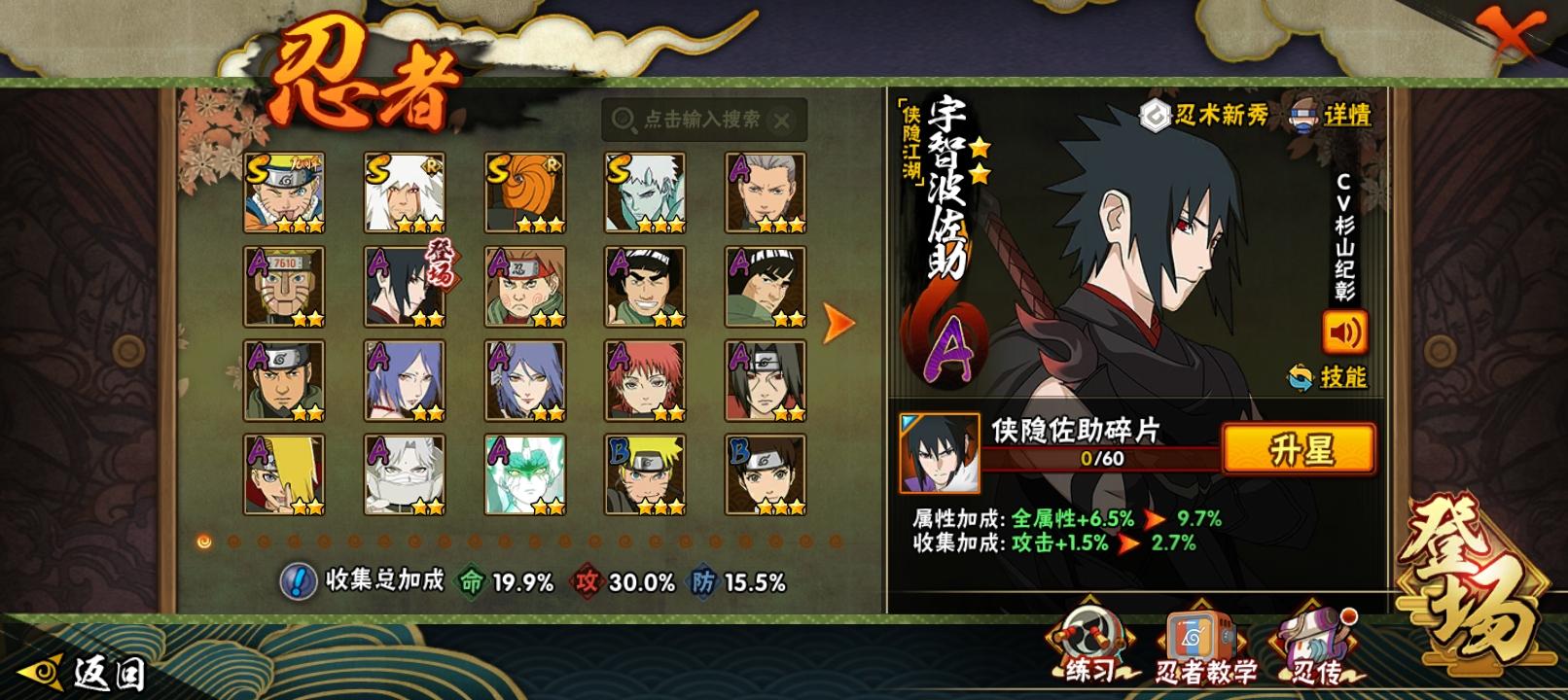This screenshot has height=700, width=1568.
Task: Go to next ninja page arrow
Action: pyautogui.click(x=837, y=323)
